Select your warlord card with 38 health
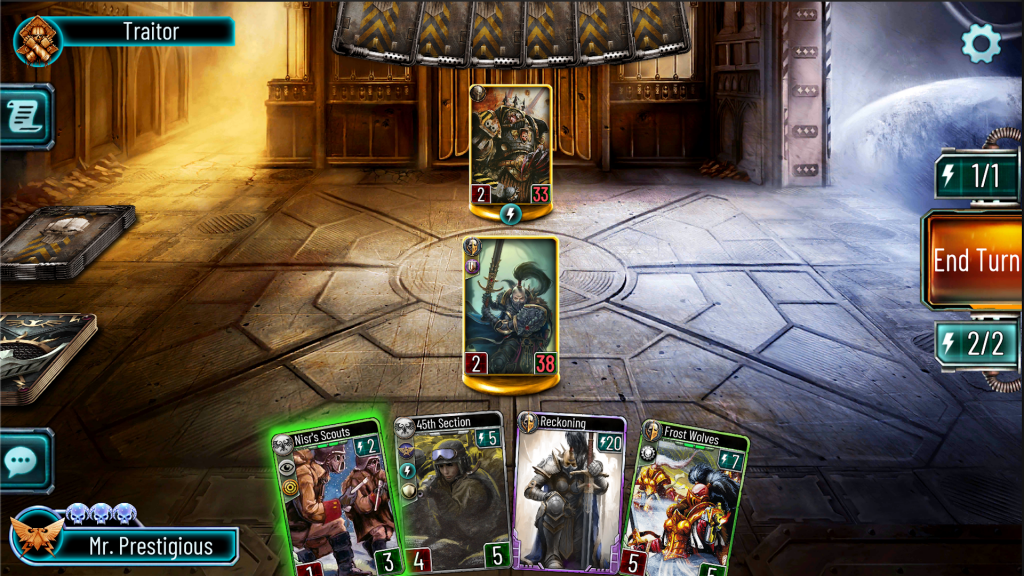Screen dimensions: 1024x576 pos(511,306)
